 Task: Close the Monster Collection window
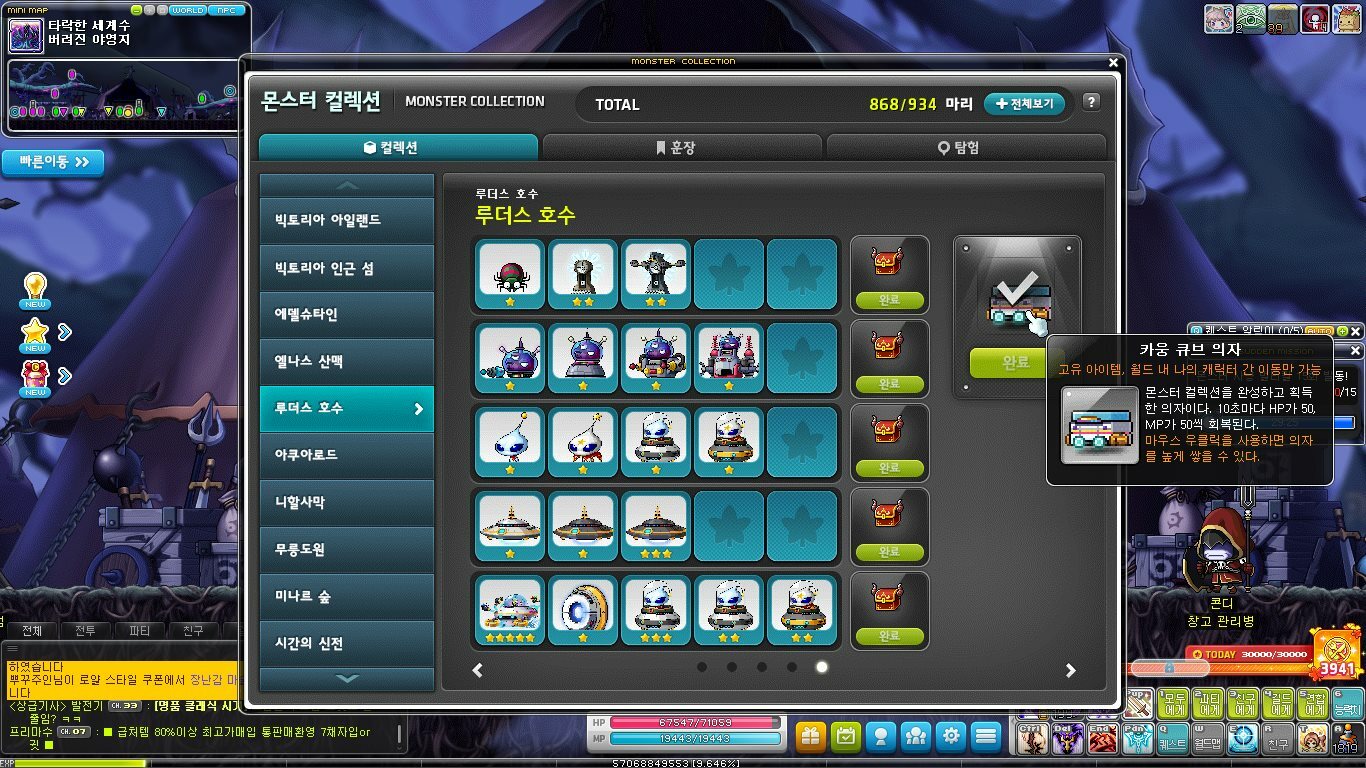[x=1114, y=63]
